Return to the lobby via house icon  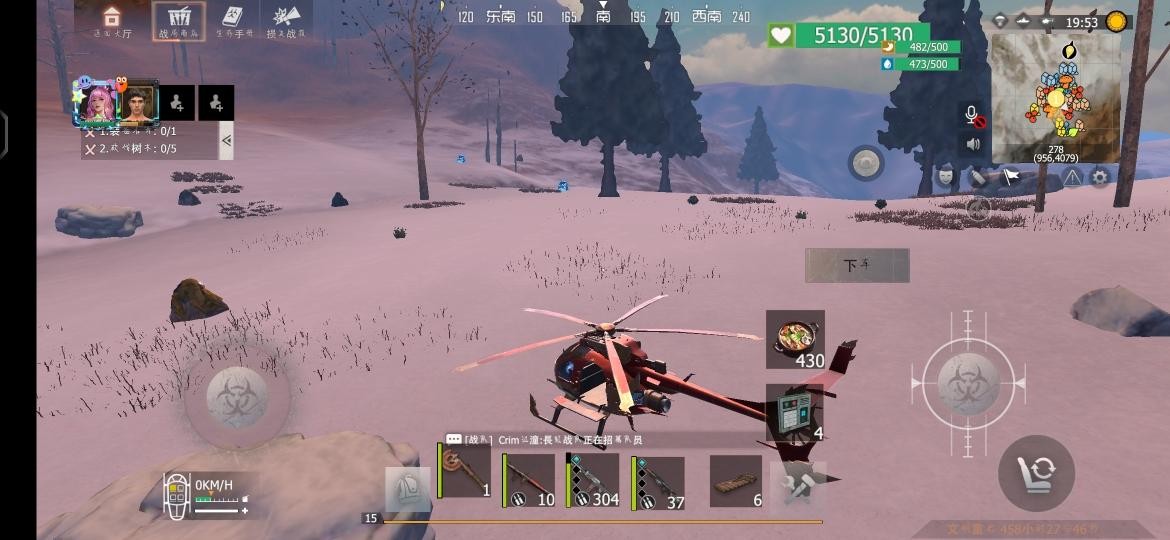(112, 20)
